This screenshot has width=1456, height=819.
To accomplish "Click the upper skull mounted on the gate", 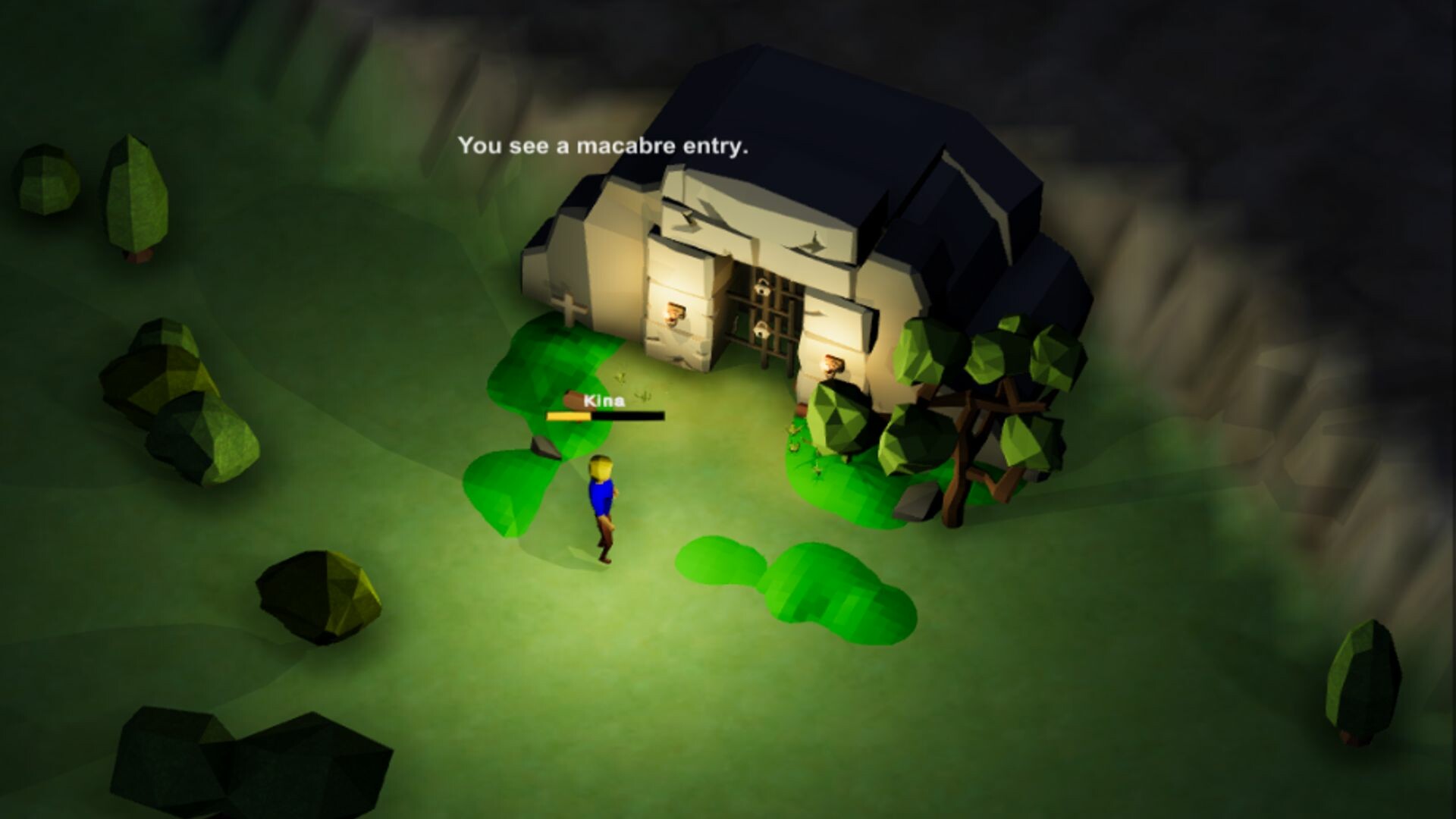I will click(x=763, y=288).
